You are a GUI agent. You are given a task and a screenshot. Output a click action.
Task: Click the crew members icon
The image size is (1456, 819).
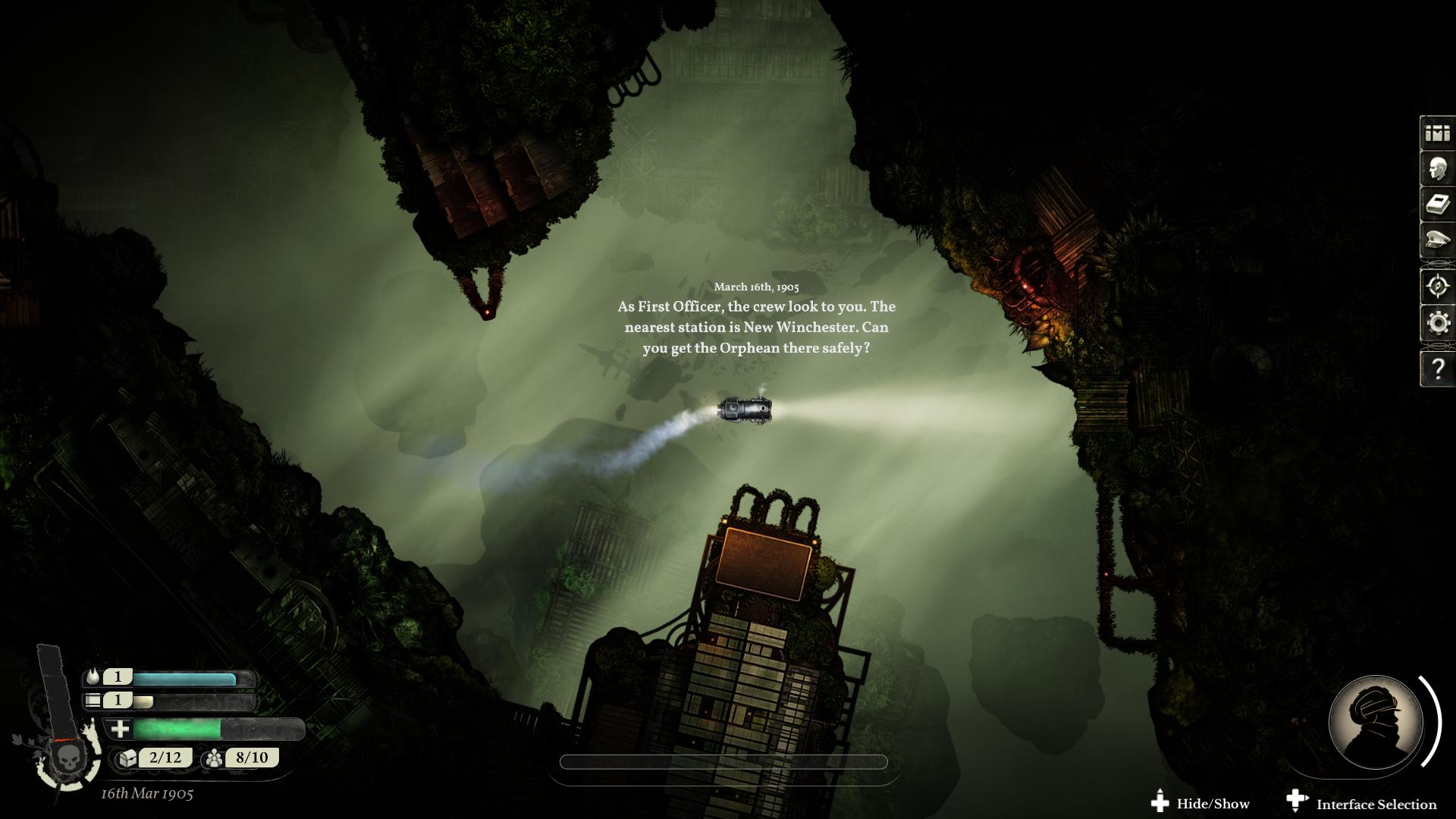pyautogui.click(x=214, y=758)
